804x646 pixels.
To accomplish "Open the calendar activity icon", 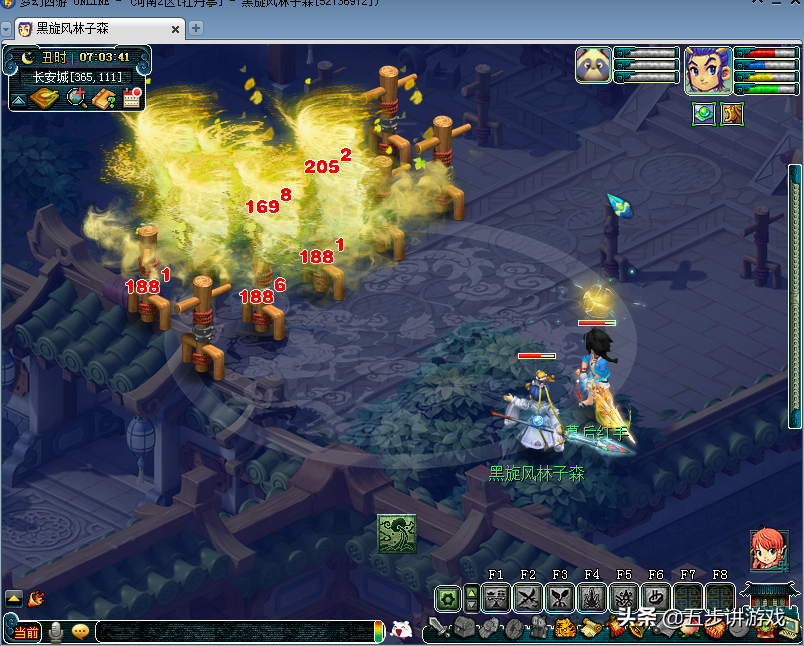I will click(x=131, y=98).
